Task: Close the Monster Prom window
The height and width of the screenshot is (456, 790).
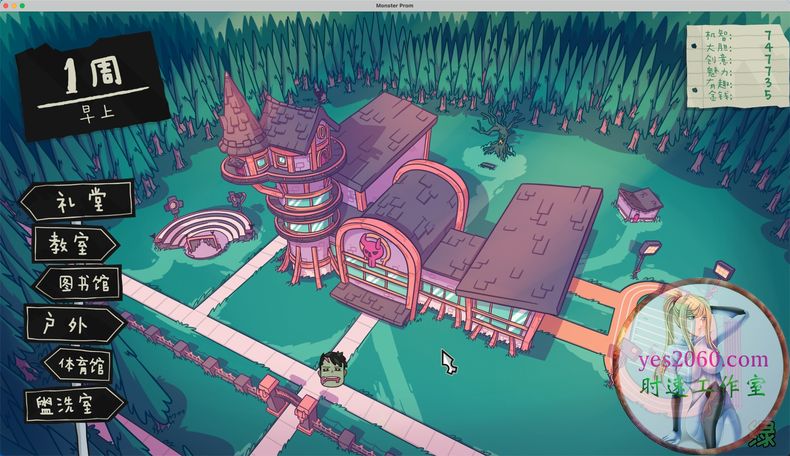Action: [x=5, y=5]
